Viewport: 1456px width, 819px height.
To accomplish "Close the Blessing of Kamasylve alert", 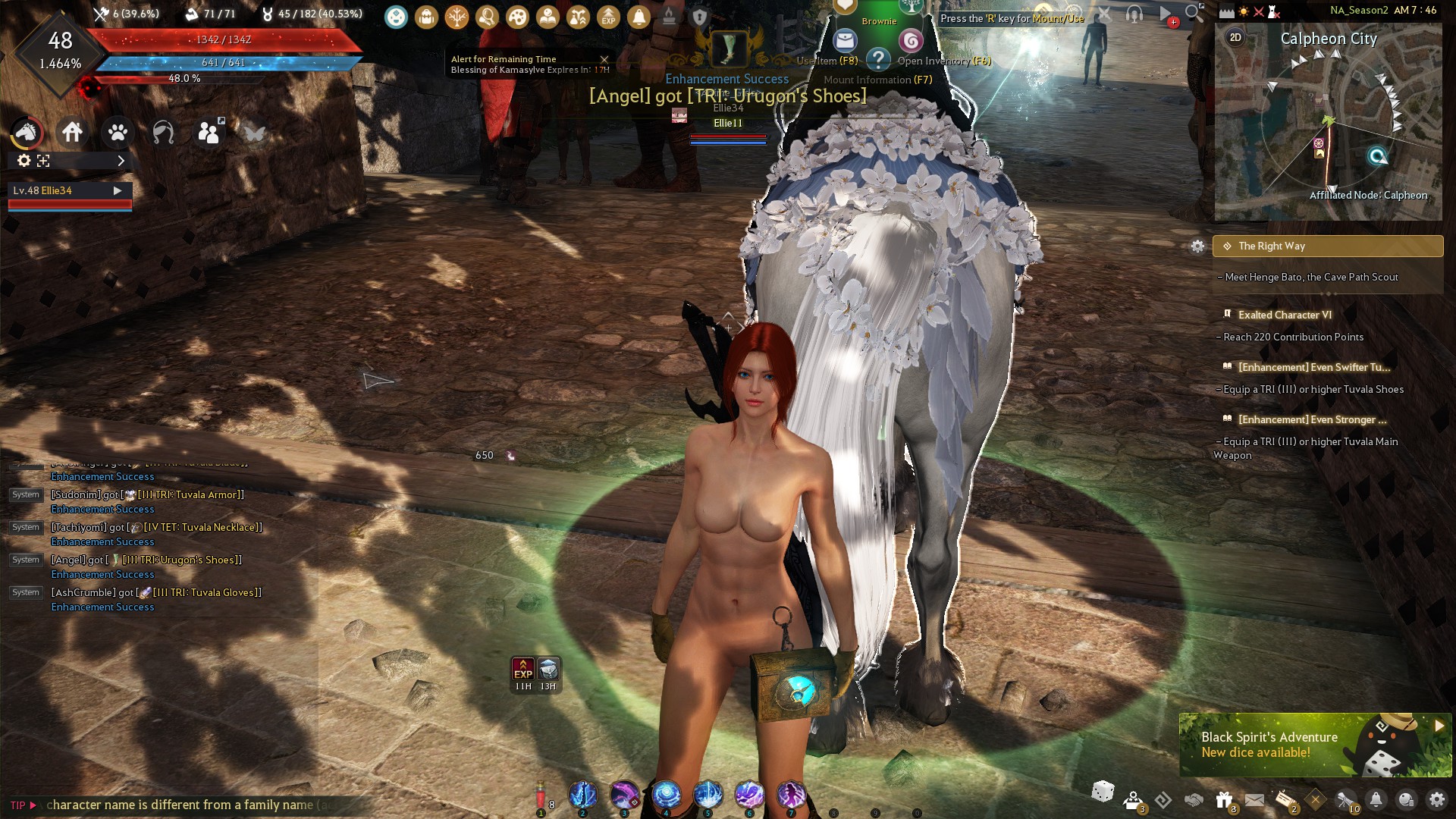I will pyautogui.click(x=604, y=59).
